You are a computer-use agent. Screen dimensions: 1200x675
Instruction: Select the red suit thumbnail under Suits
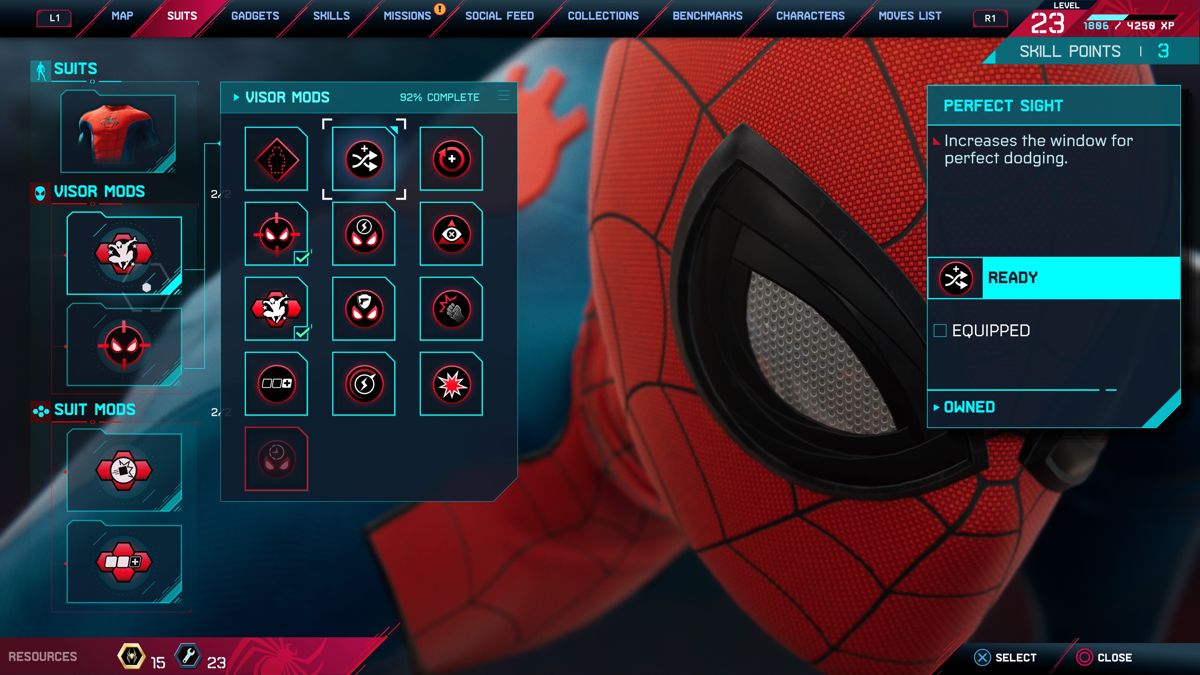118,131
